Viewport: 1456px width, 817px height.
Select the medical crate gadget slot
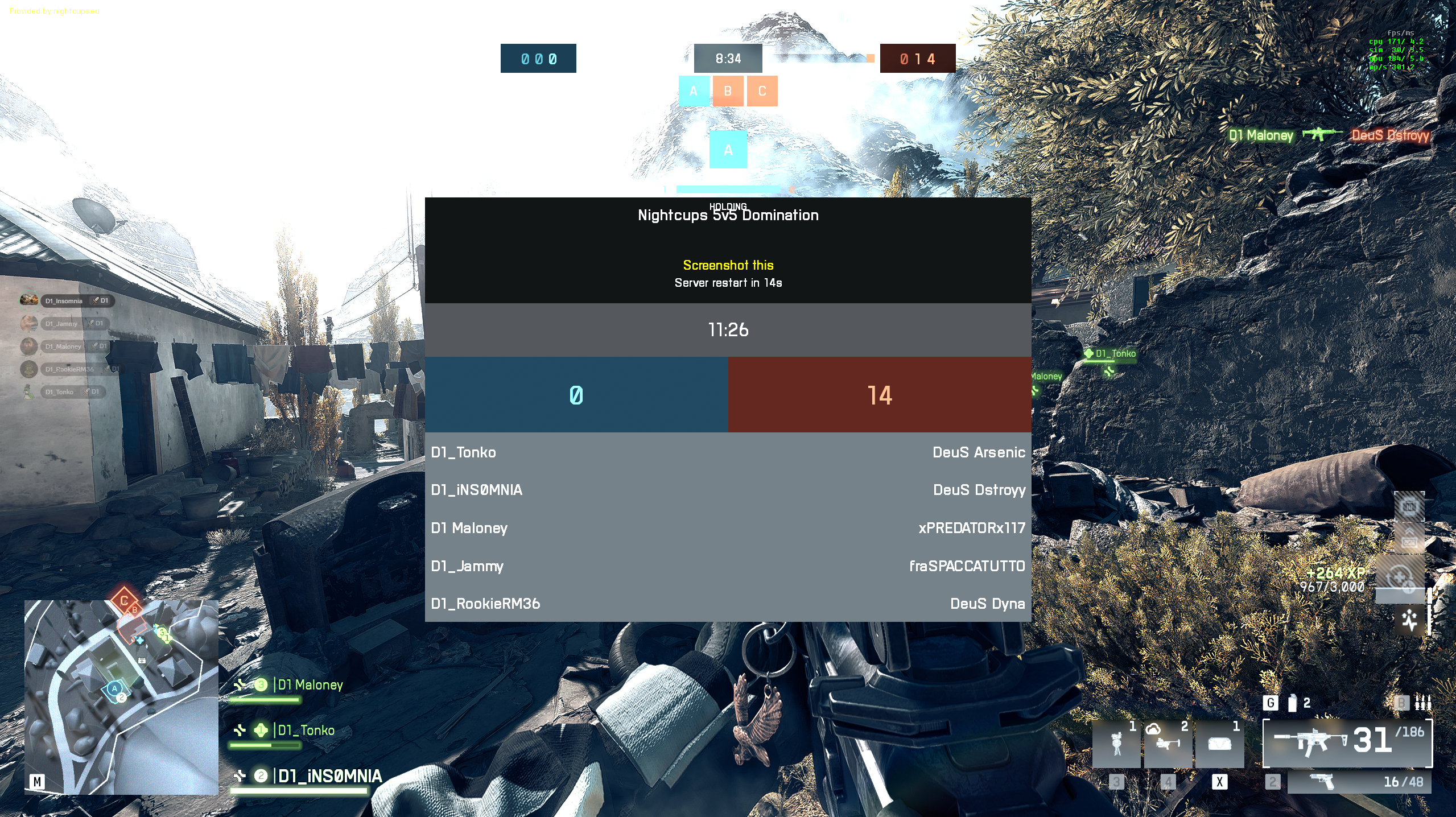coord(1219,744)
